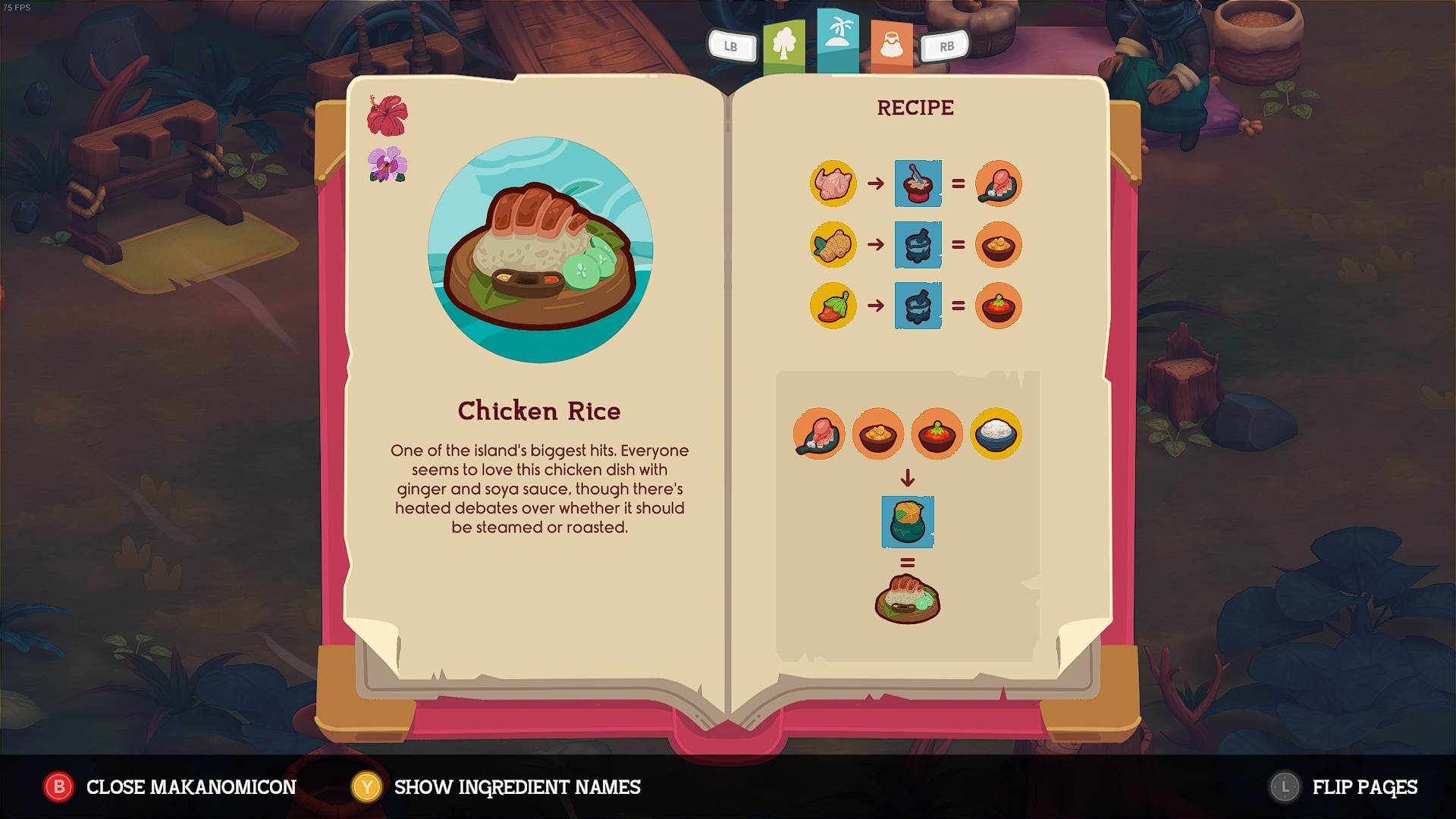Select the chopping pot tool in chicken row
This screenshot has height=819, width=1456.
pyautogui.click(x=918, y=184)
